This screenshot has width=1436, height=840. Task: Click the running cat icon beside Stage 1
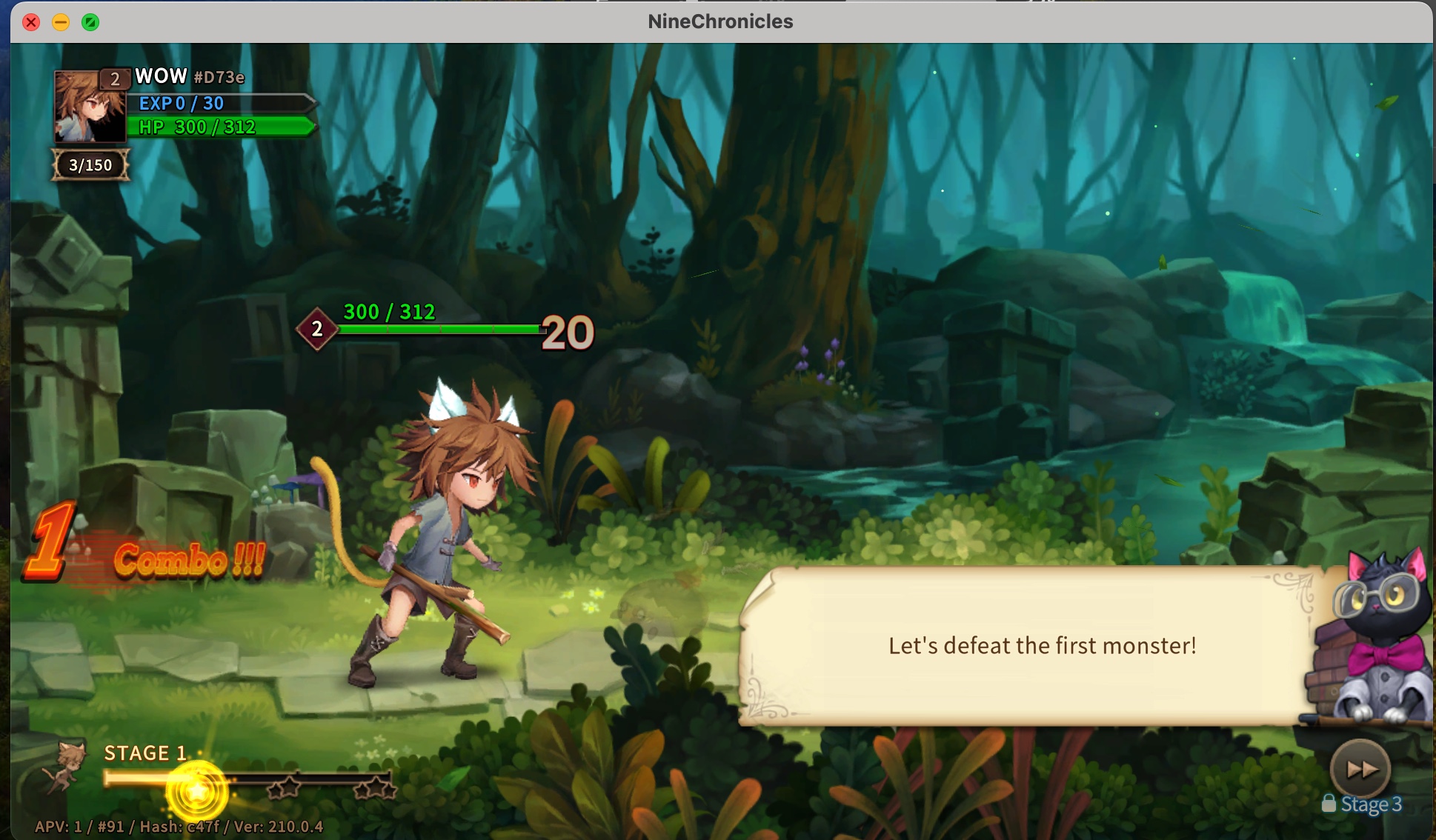click(x=70, y=764)
